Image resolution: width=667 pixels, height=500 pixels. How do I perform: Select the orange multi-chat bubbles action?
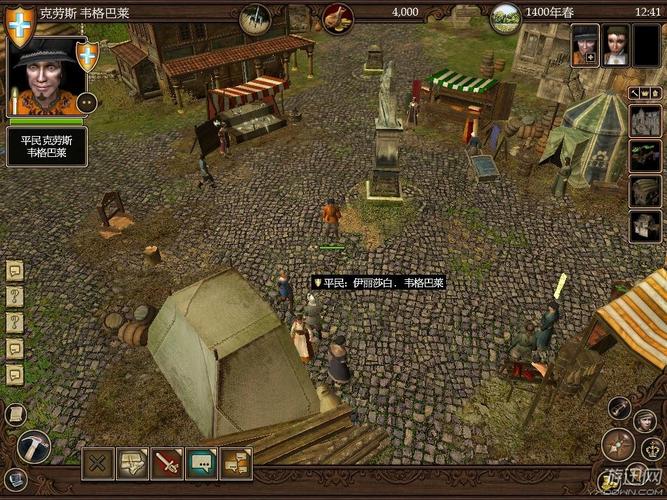pos(236,462)
